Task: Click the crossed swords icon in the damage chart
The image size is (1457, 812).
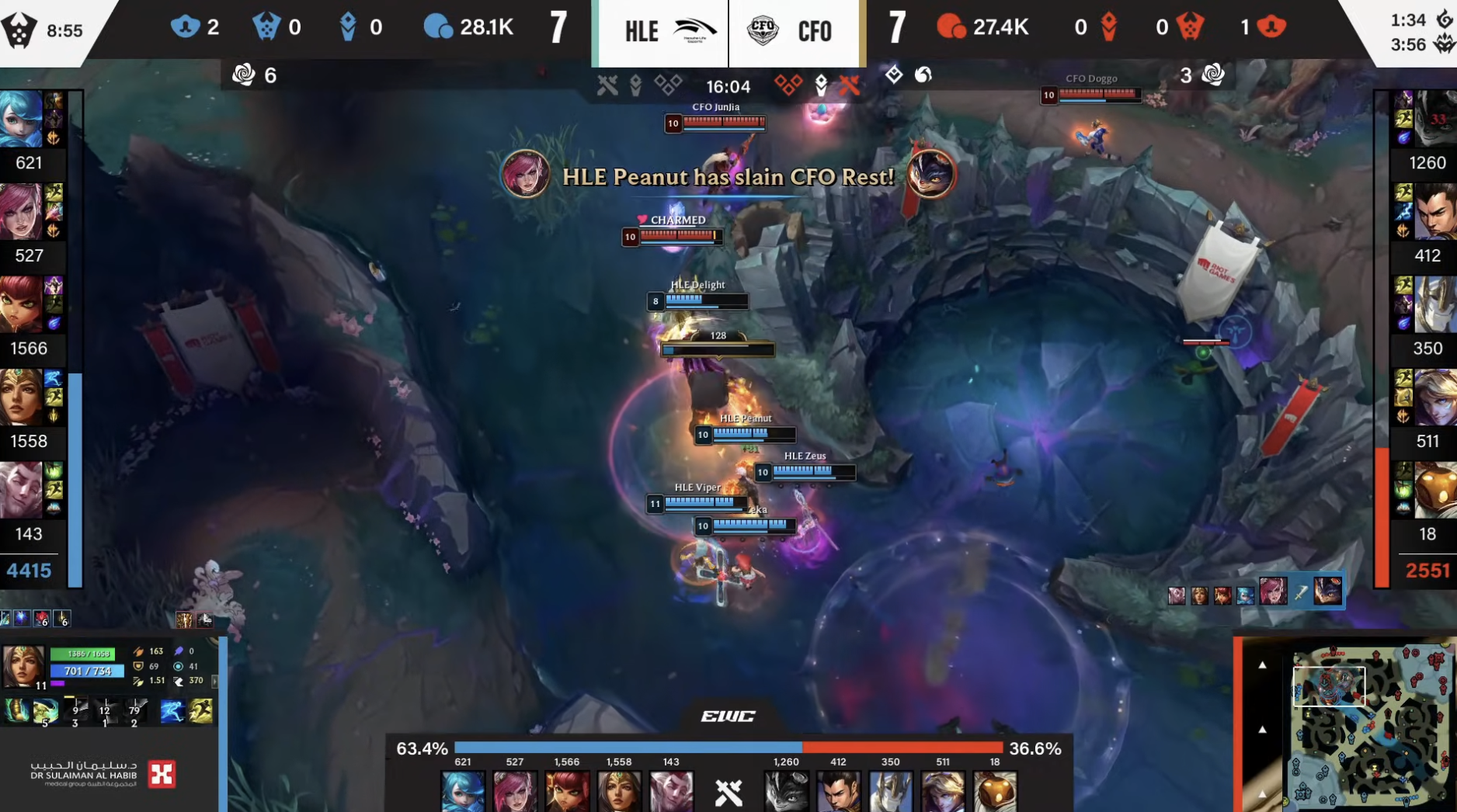Action: point(728,793)
